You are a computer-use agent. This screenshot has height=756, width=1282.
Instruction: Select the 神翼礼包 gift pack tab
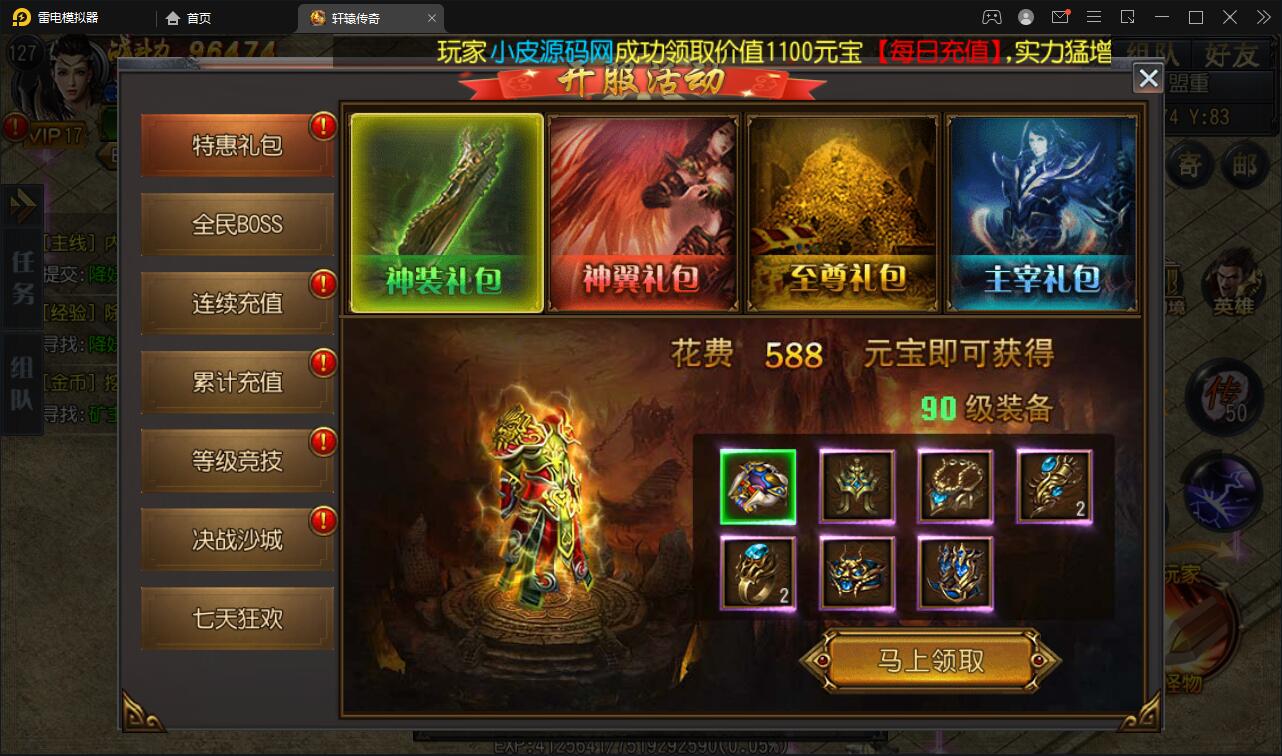coord(643,212)
